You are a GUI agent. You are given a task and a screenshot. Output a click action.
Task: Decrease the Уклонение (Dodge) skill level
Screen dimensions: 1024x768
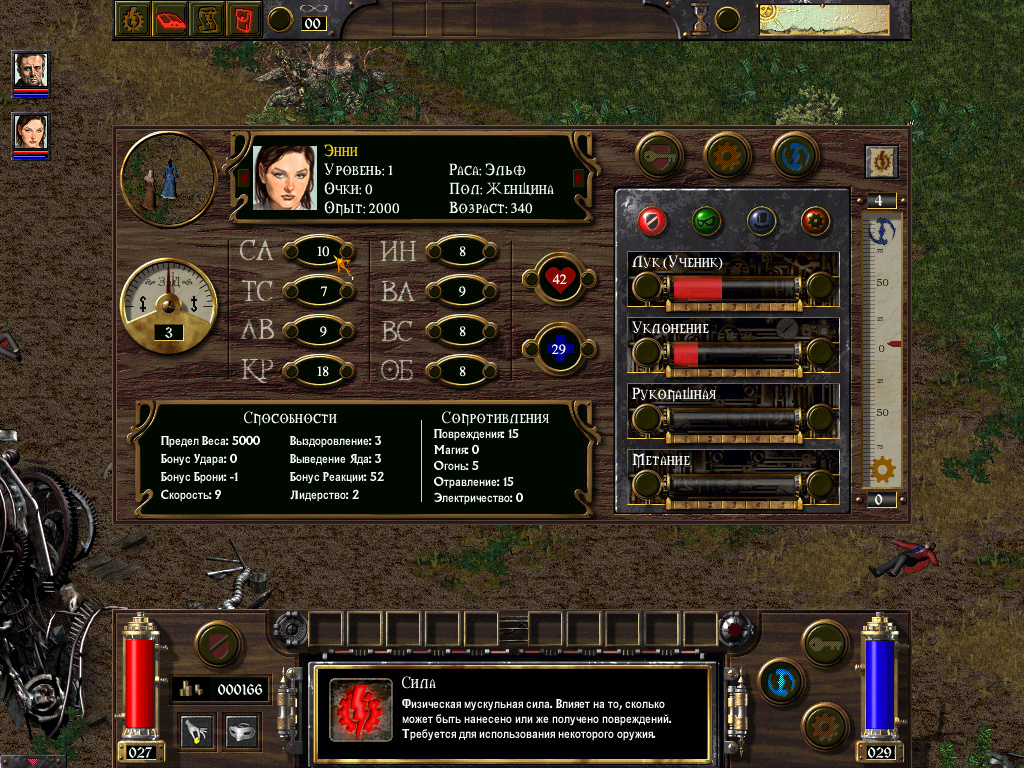click(647, 354)
